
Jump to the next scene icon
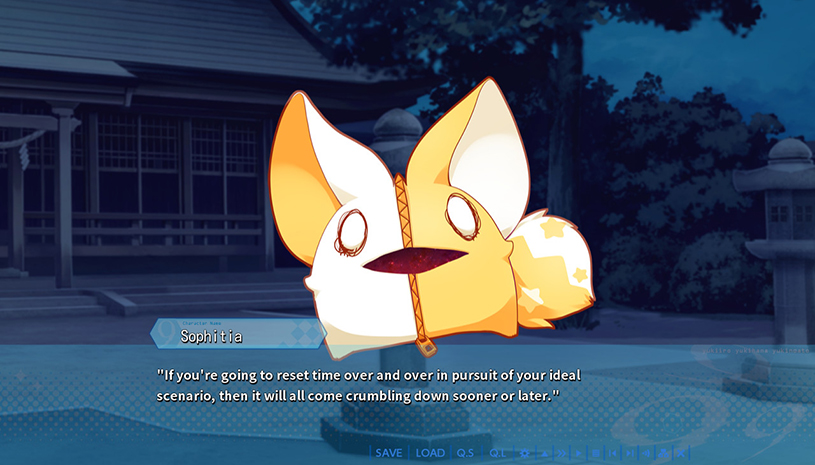pos(630,453)
